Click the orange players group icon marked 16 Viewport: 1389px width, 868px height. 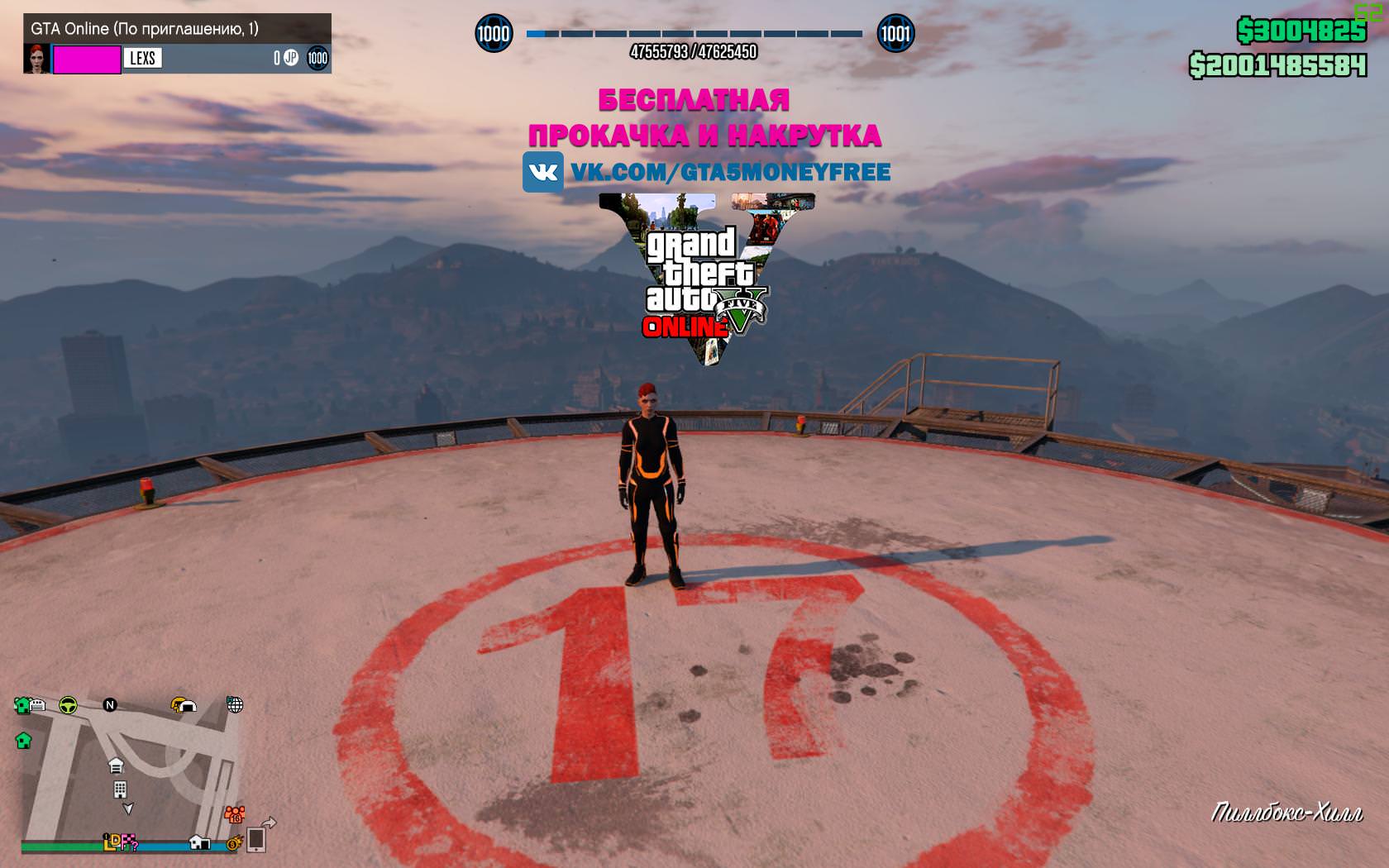tap(235, 814)
